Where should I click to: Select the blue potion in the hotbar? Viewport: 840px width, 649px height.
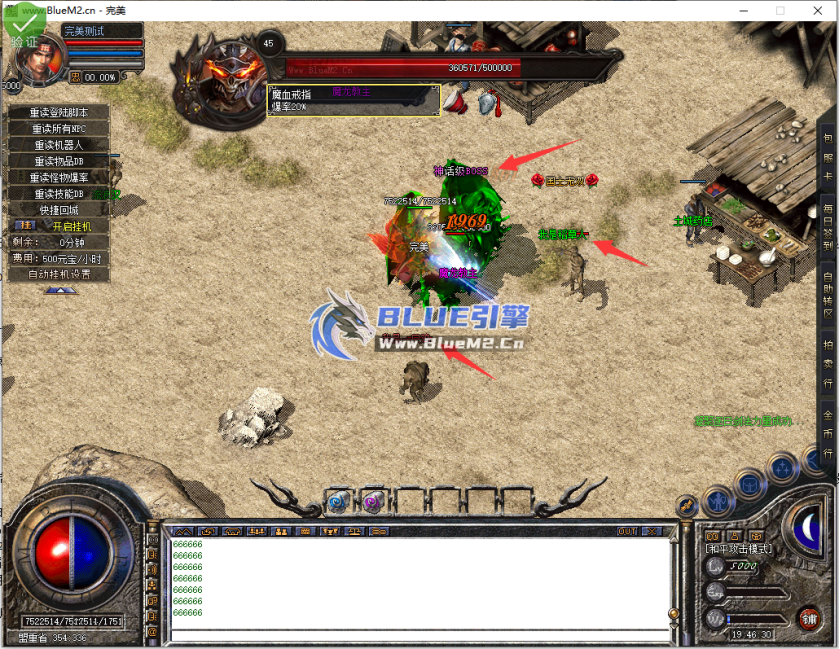click(336, 502)
